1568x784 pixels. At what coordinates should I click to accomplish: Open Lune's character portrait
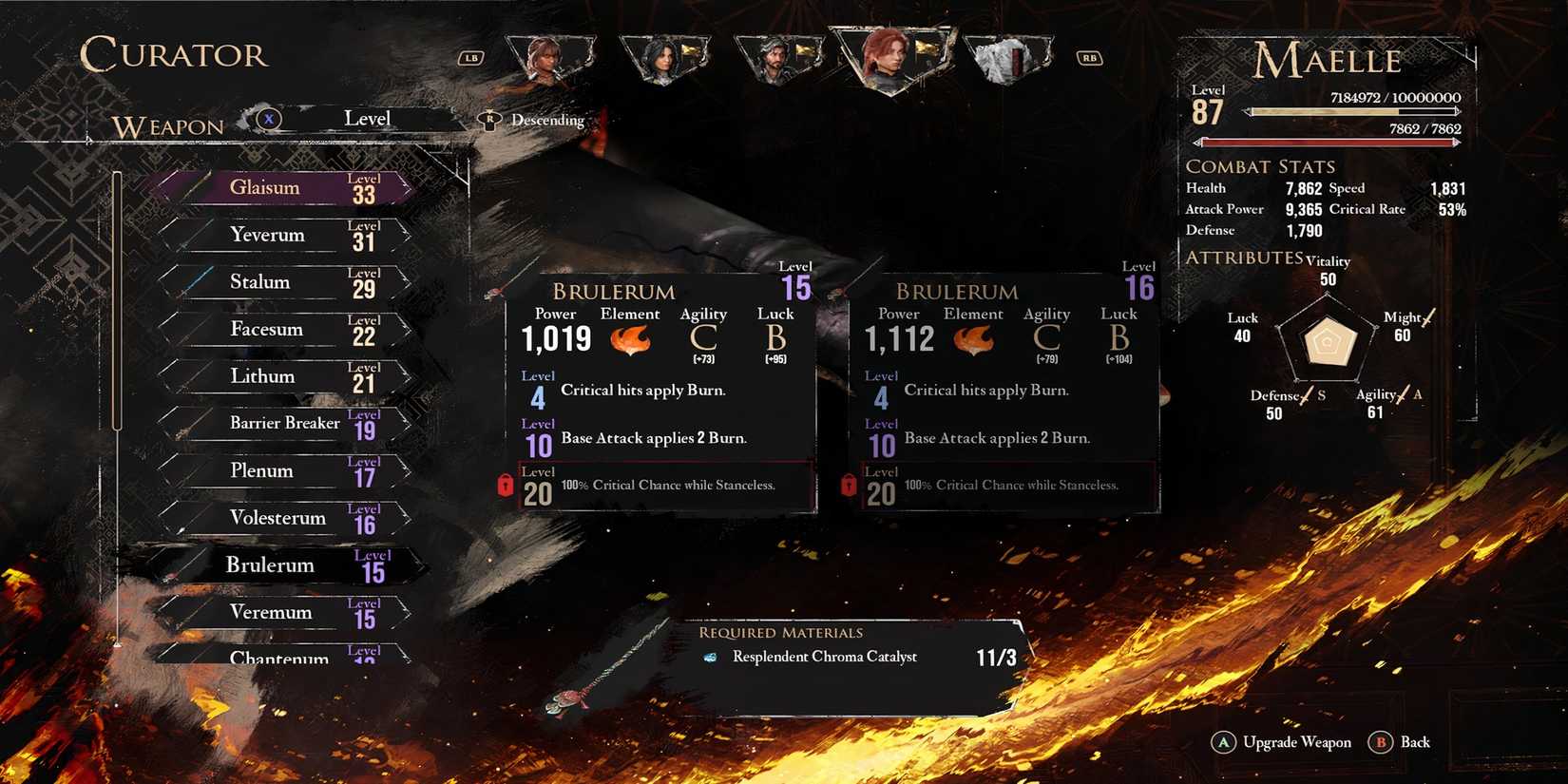tap(665, 57)
